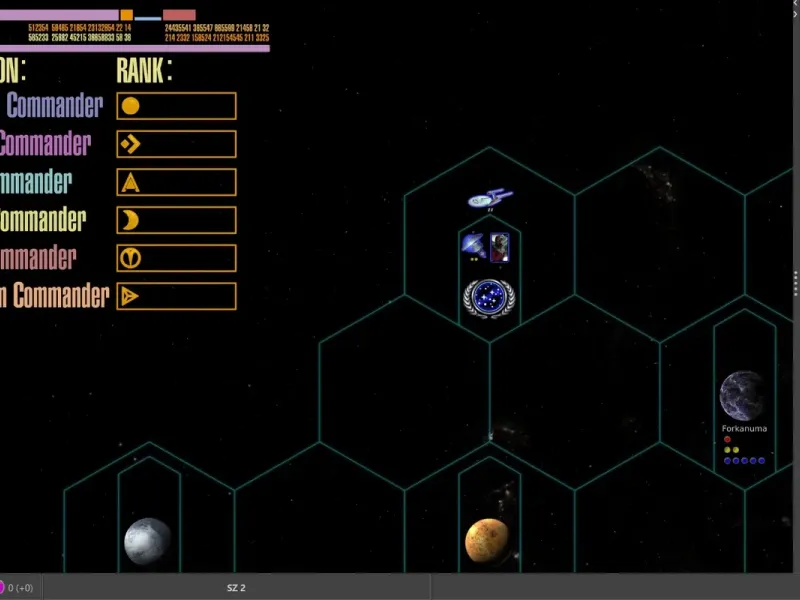Choose the triangle delta rank insignia box

(176, 182)
